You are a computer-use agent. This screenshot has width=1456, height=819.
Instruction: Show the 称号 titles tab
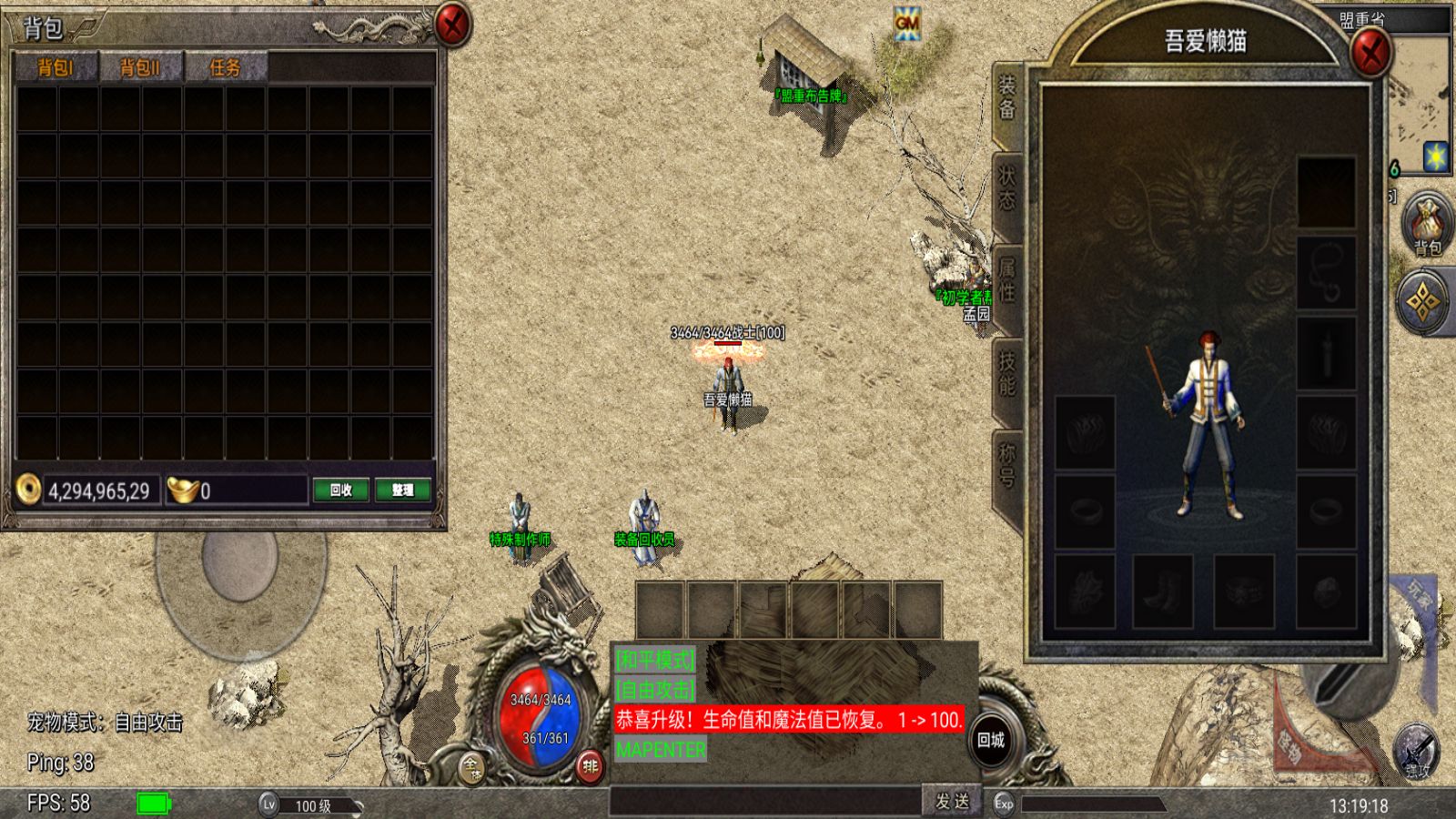1007,464
